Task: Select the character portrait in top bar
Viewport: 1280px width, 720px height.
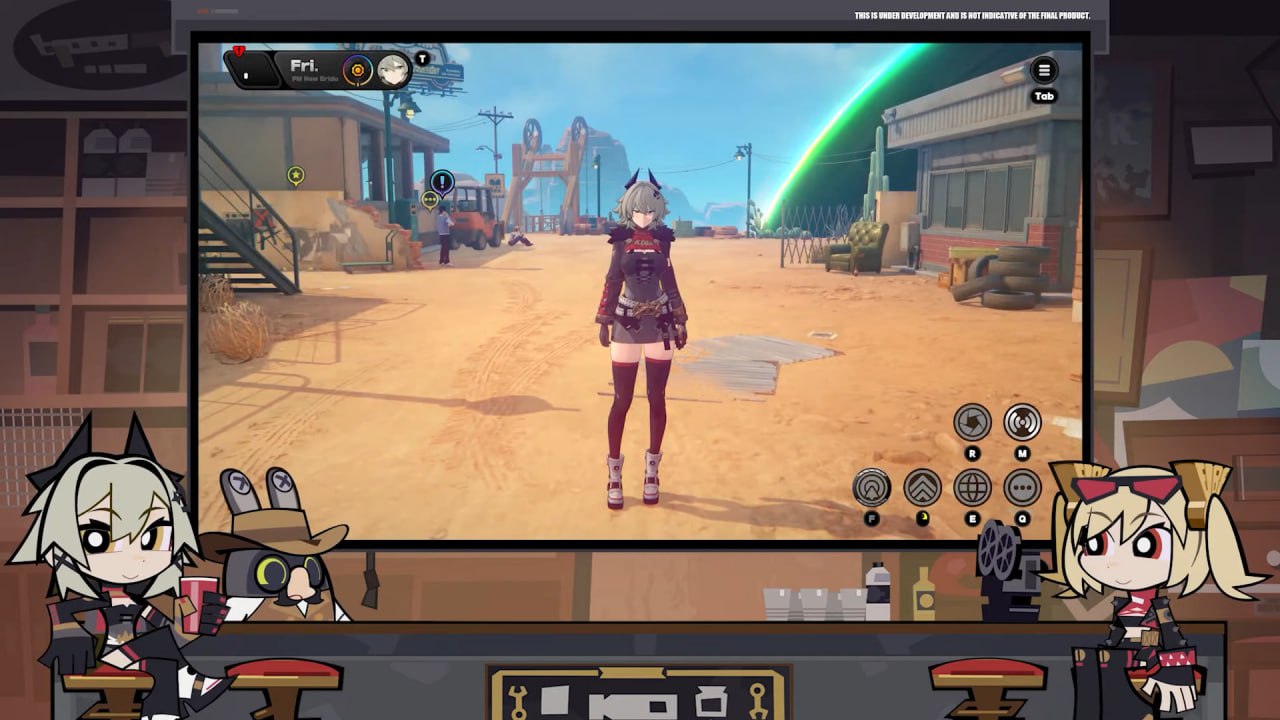Action: (391, 69)
